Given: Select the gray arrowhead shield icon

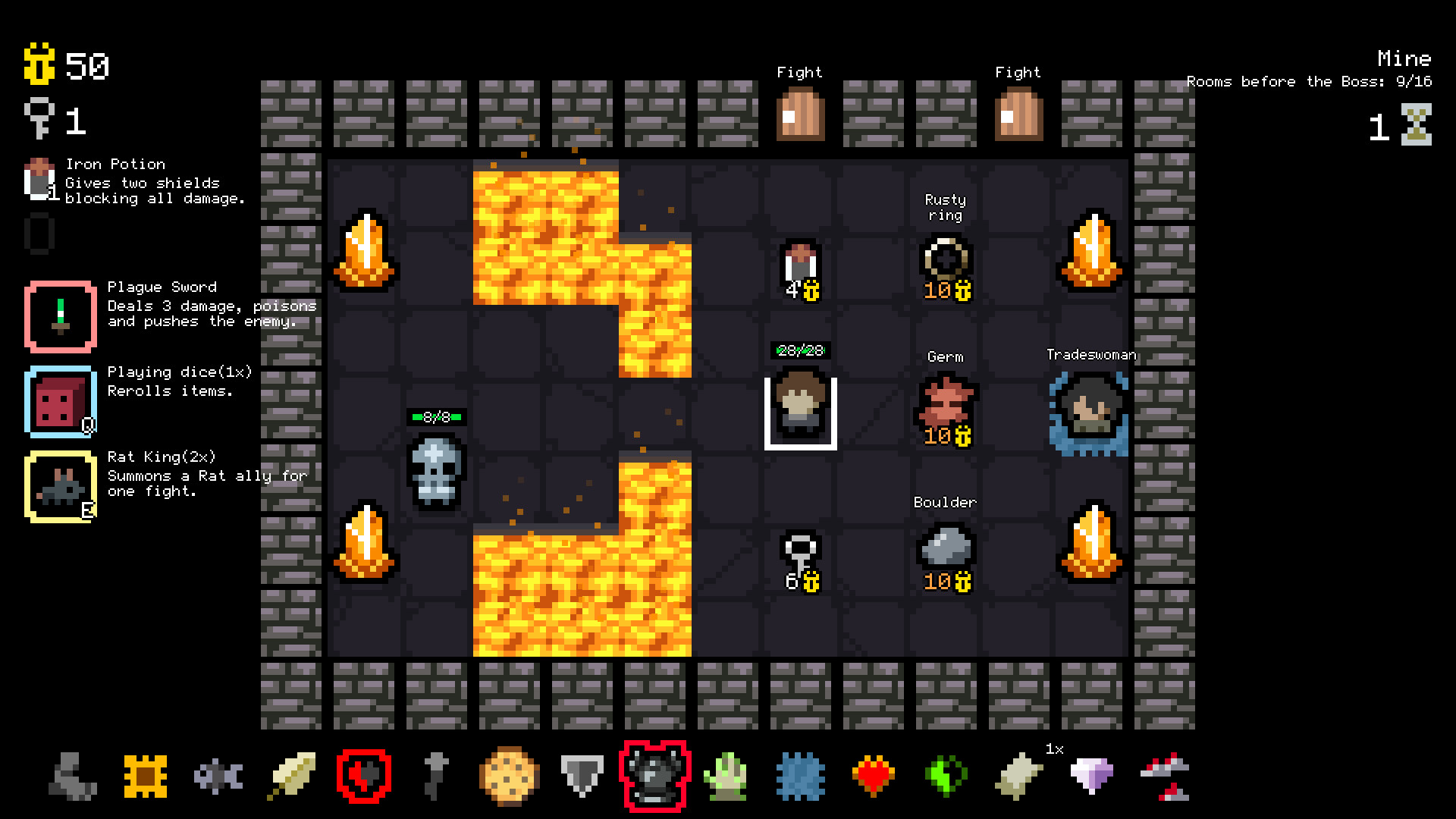Looking at the screenshot, I should [x=582, y=775].
